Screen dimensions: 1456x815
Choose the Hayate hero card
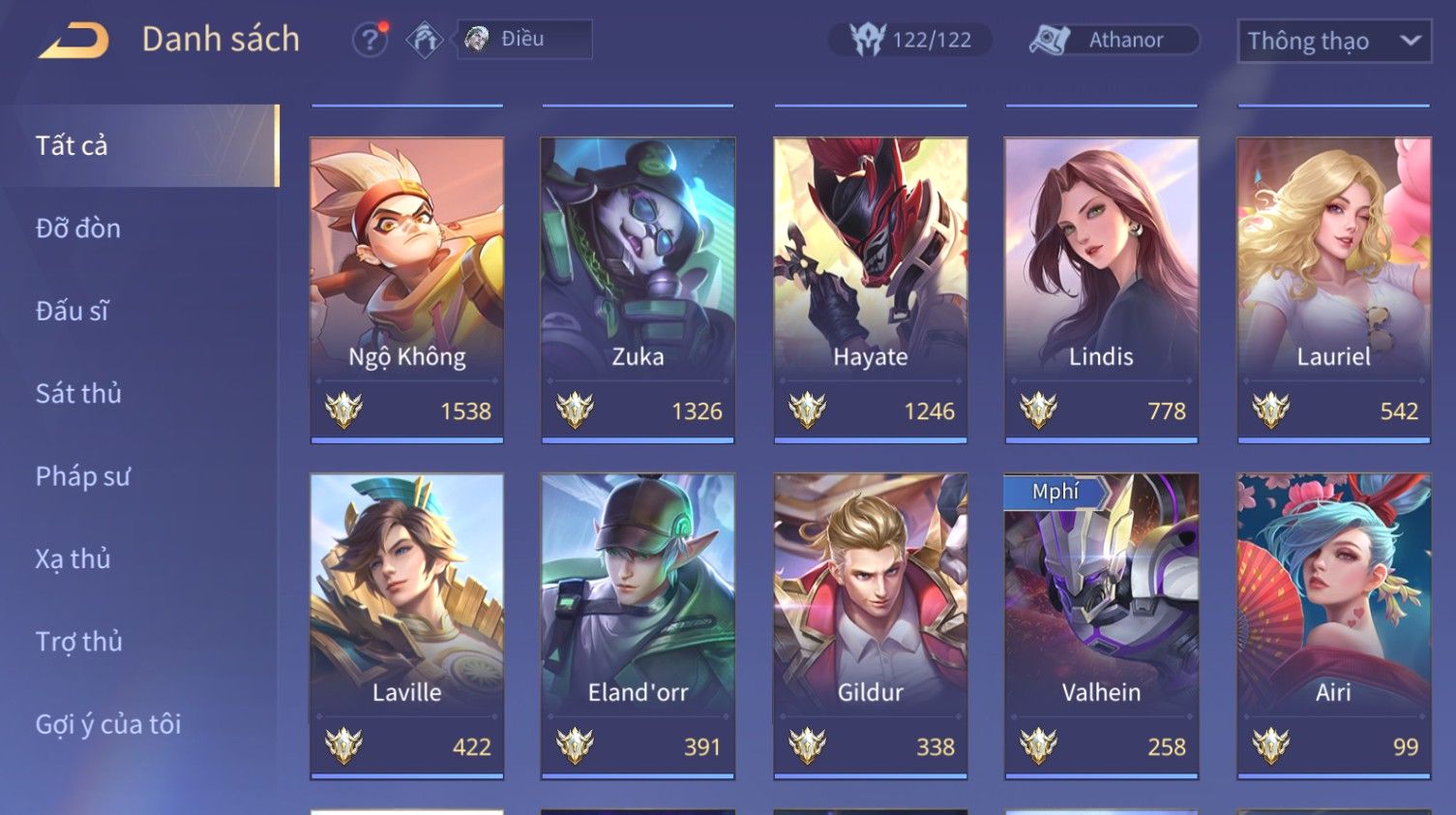(870, 288)
